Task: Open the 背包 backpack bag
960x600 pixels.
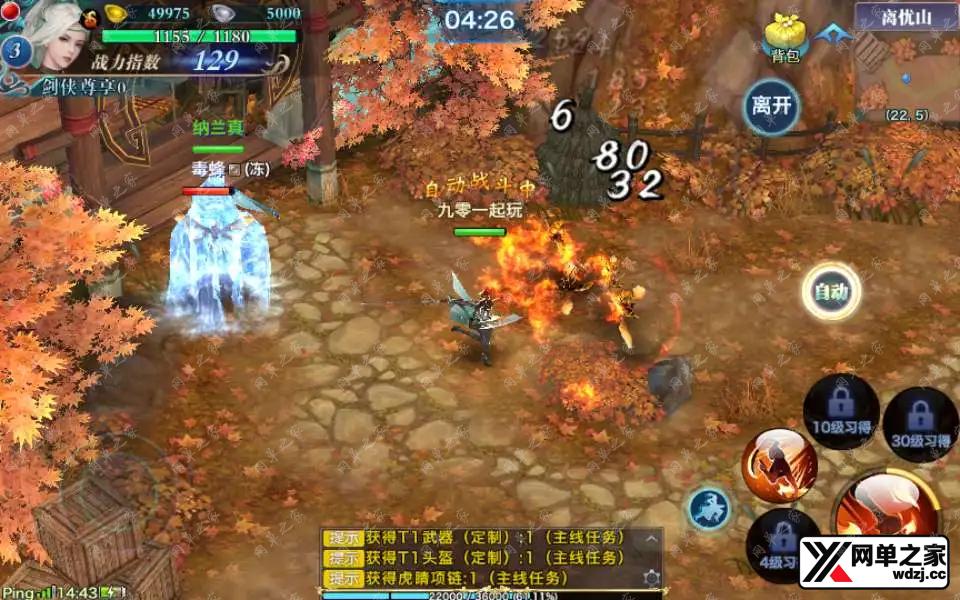Action: (x=785, y=40)
